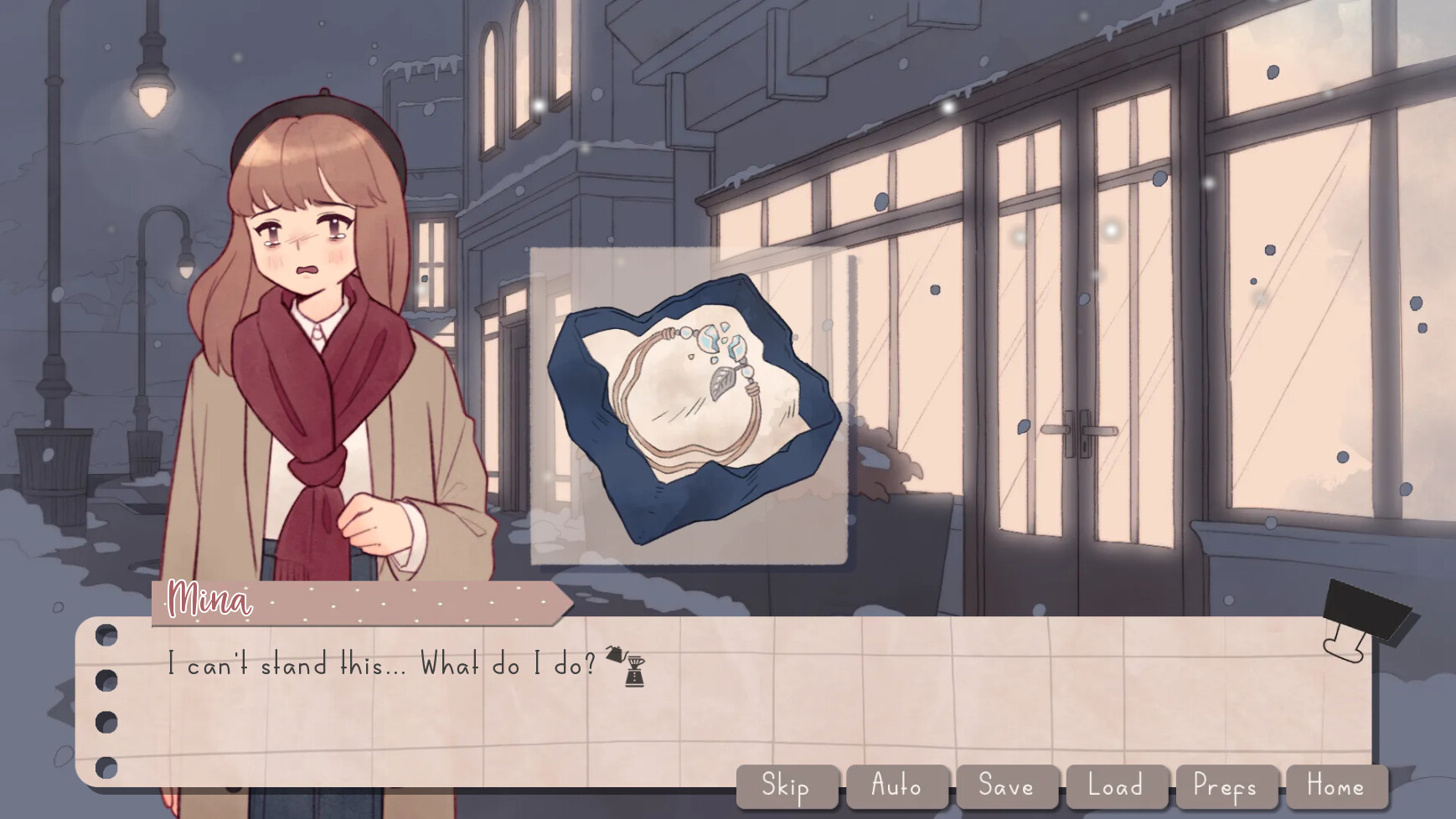Screen dimensions: 1456x819
Task: Return to Home screen
Action: (1336, 786)
